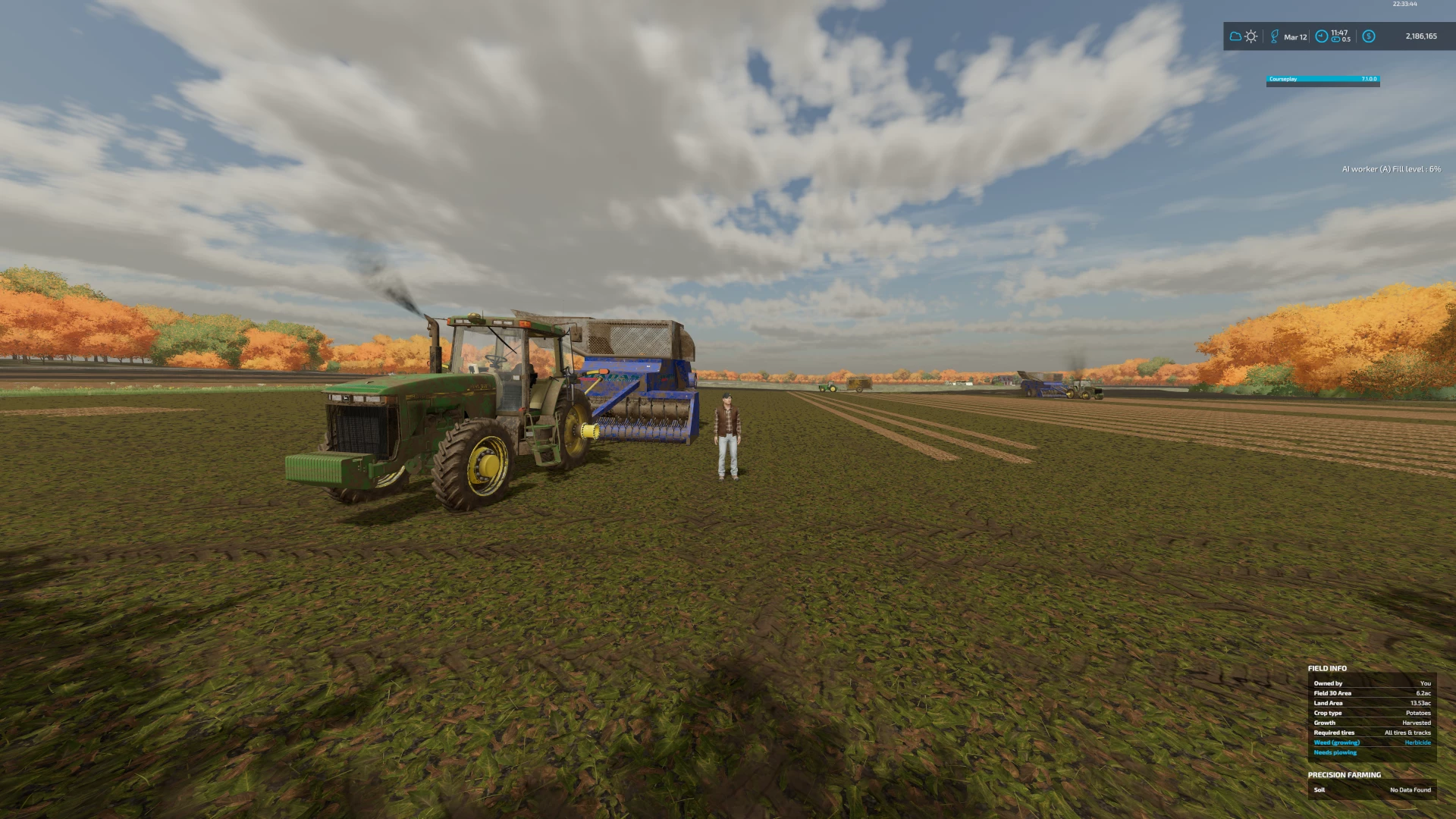Click the clock icon in the HUD
This screenshot has width=1456, height=819.
1322,36
